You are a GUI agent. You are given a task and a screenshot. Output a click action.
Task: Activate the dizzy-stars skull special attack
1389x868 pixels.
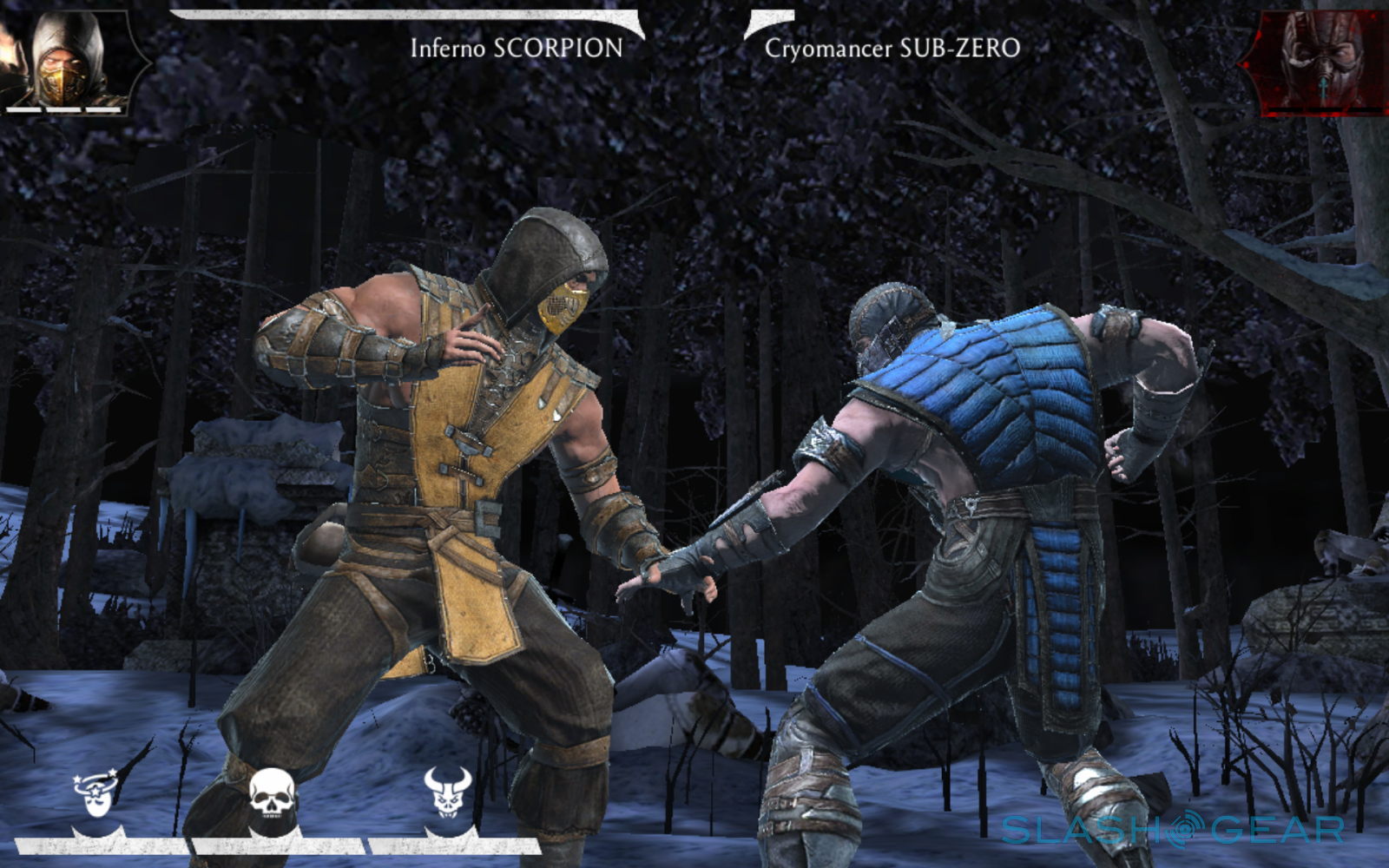point(95,797)
